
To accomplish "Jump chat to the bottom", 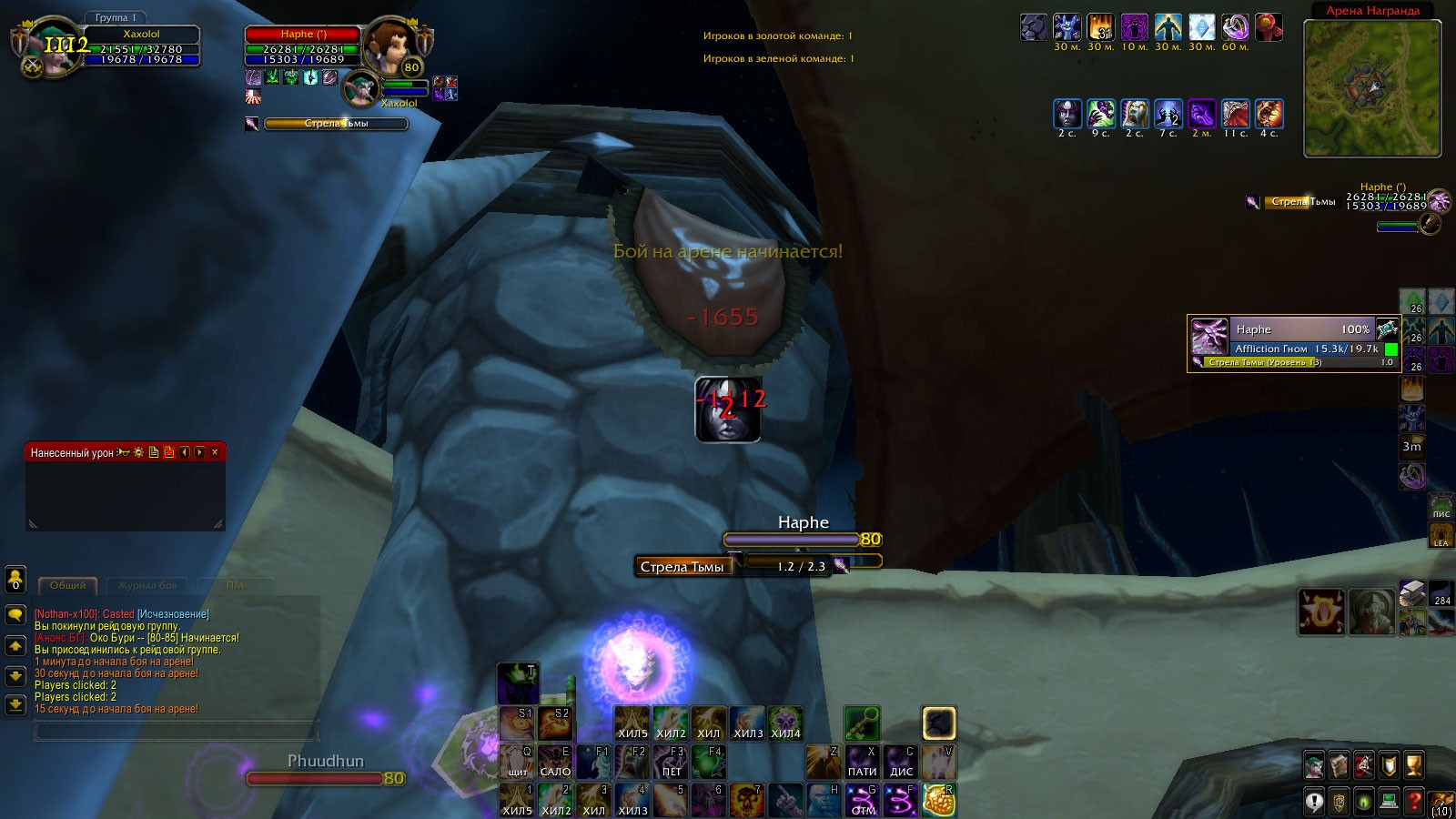I will click(15, 704).
